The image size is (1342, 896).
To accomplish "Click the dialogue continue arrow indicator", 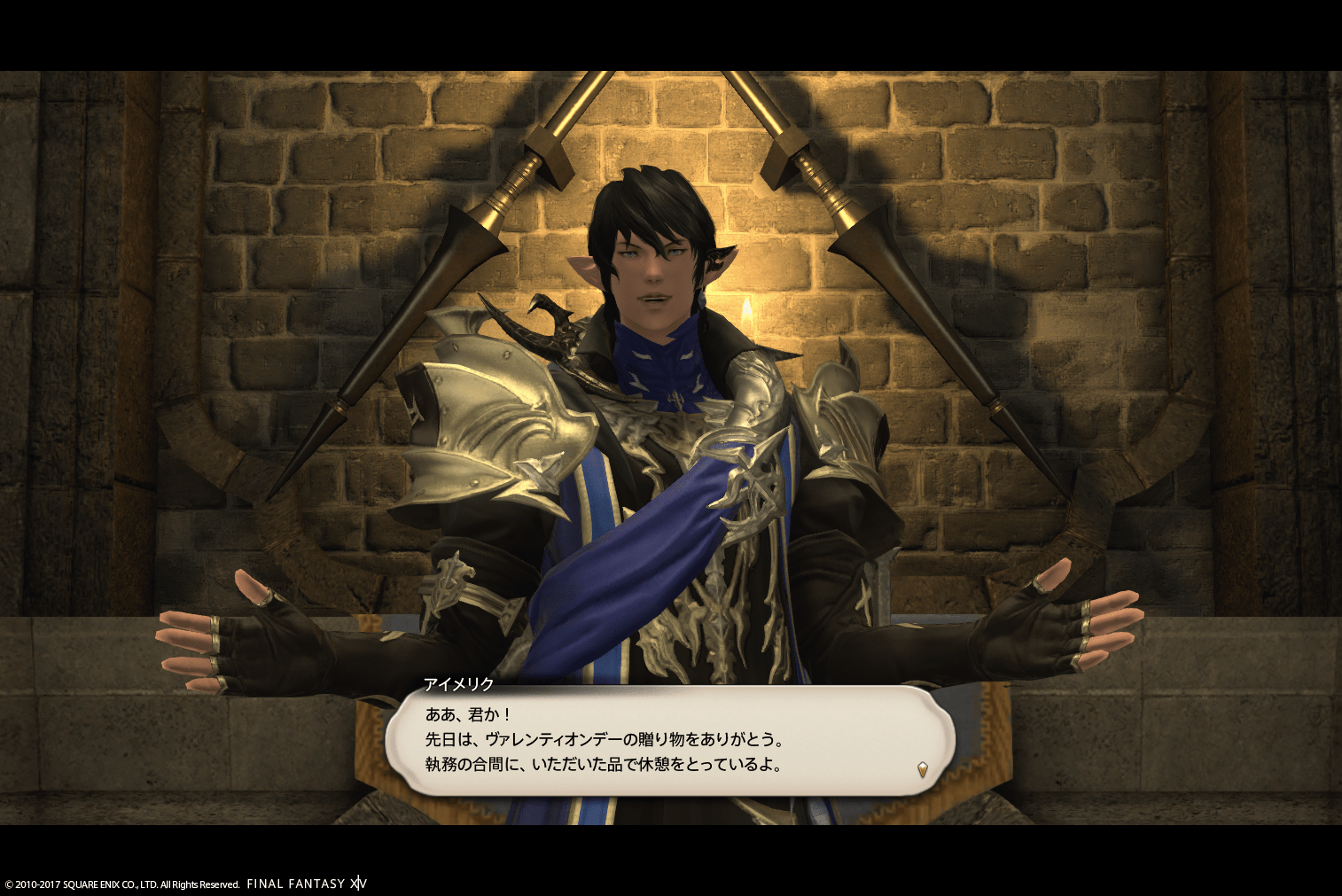I will (x=922, y=769).
